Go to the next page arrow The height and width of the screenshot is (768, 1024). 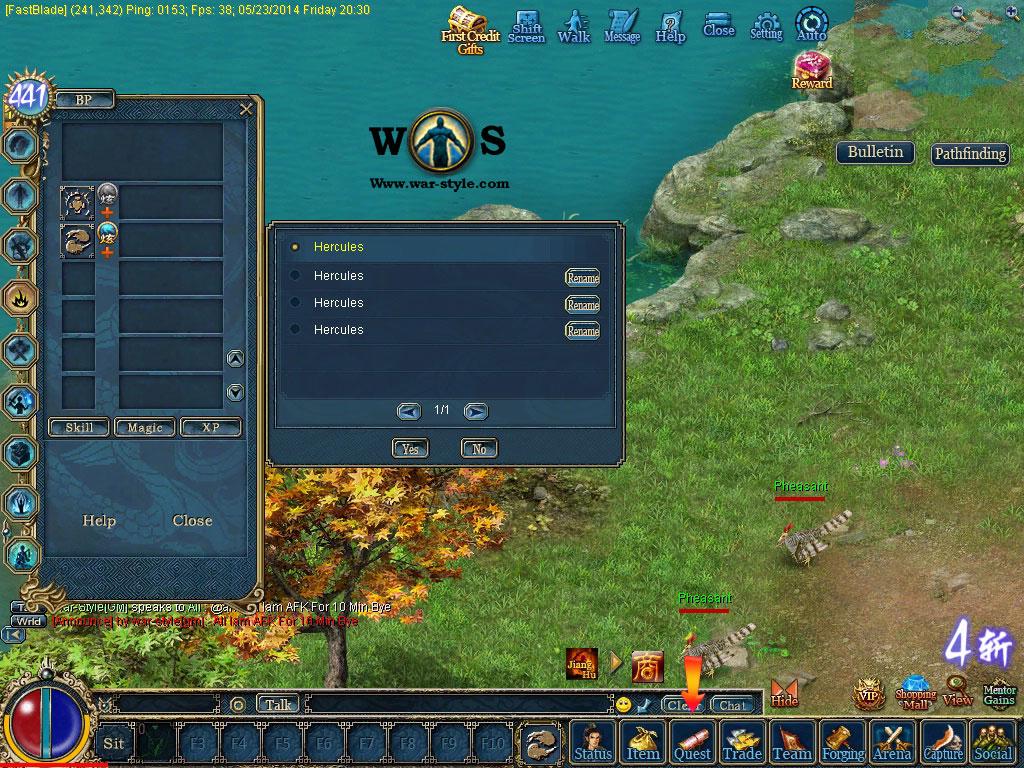476,411
